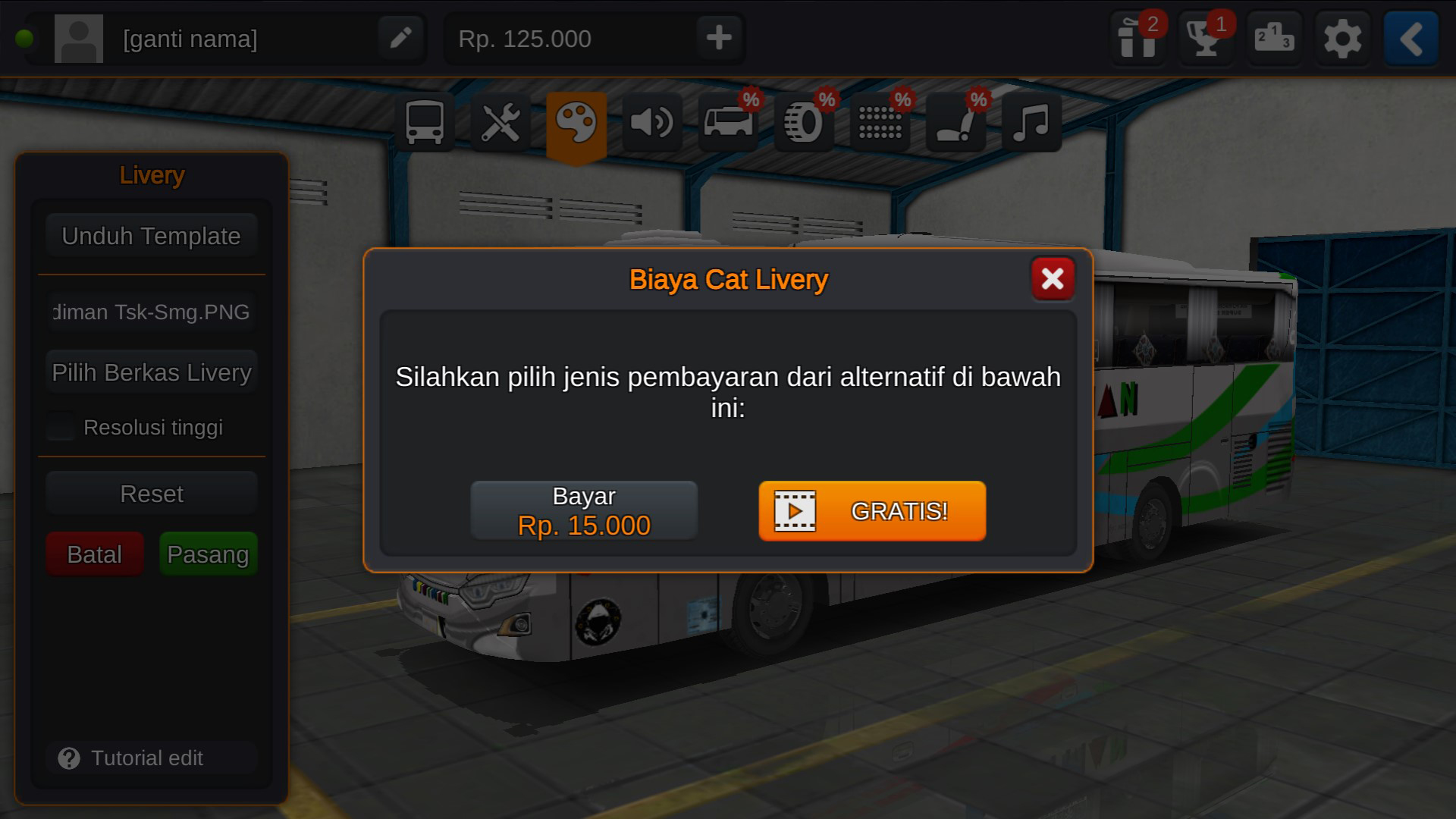
Task: Select the livery paint palette tab
Action: coord(576,121)
